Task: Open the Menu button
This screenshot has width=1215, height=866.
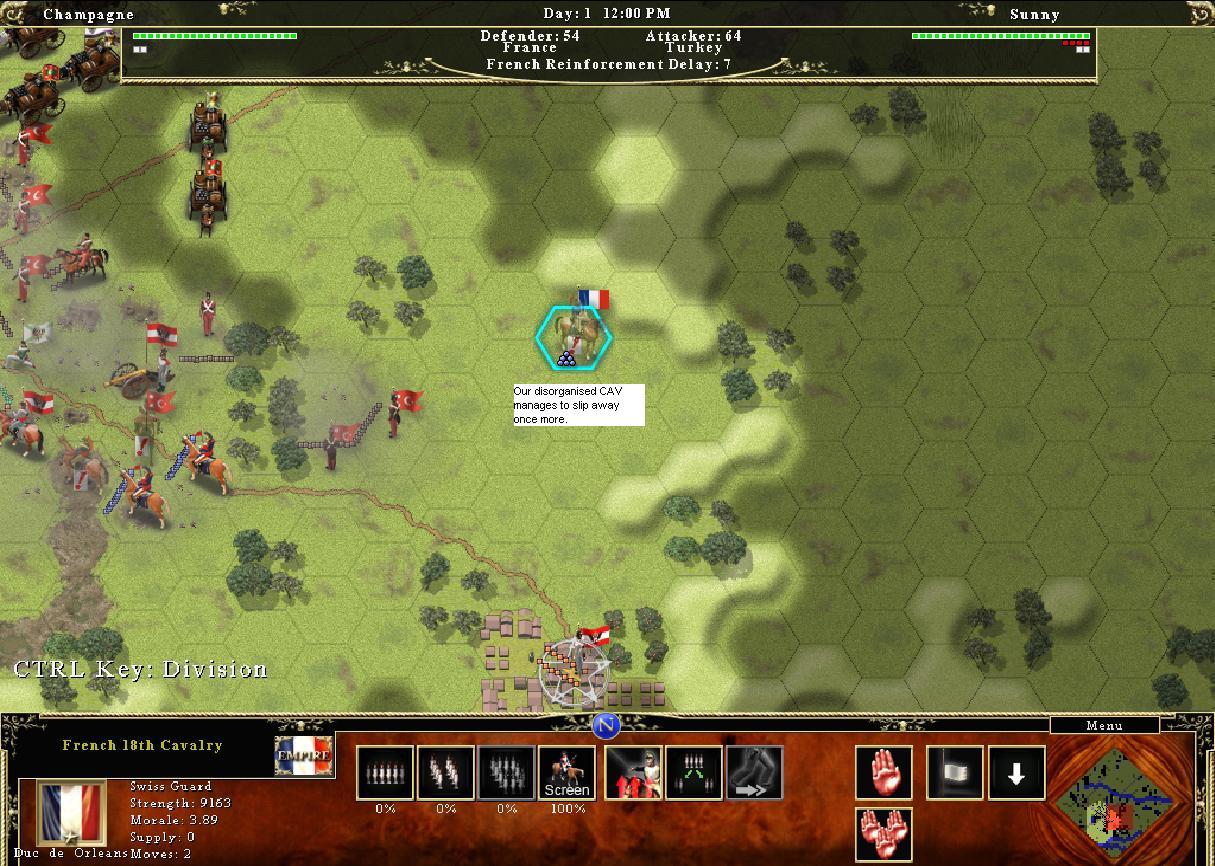Action: [x=1103, y=725]
